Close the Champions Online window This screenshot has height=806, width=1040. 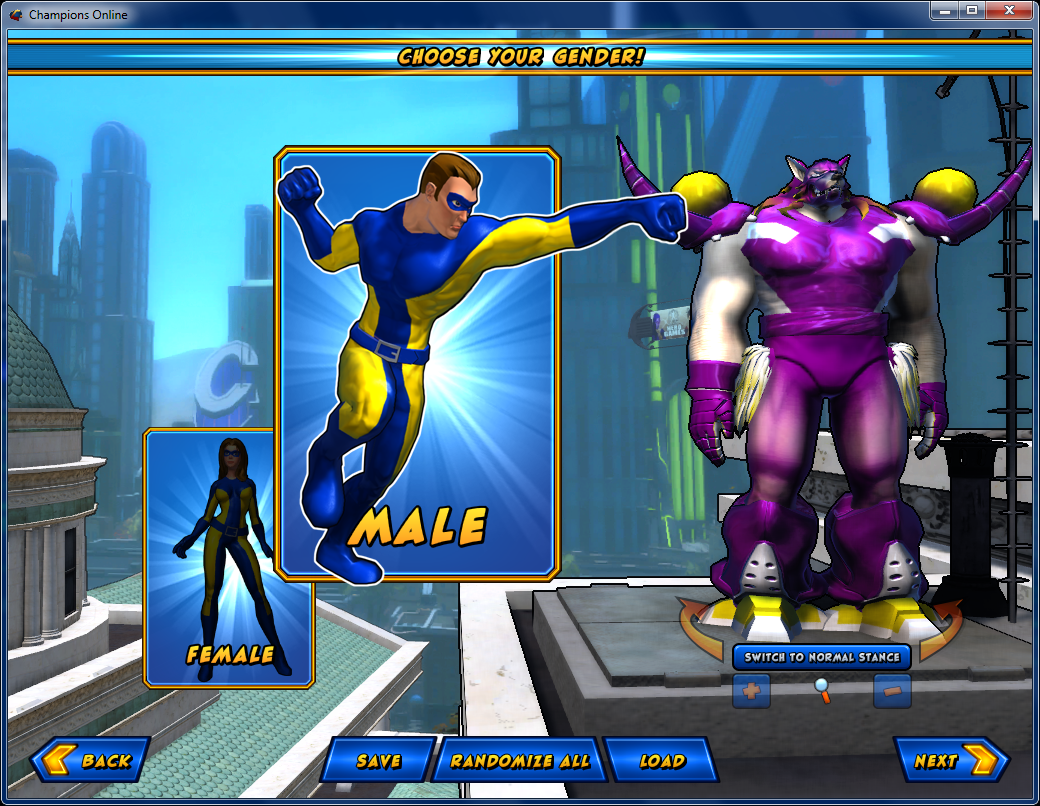[x=1009, y=11]
